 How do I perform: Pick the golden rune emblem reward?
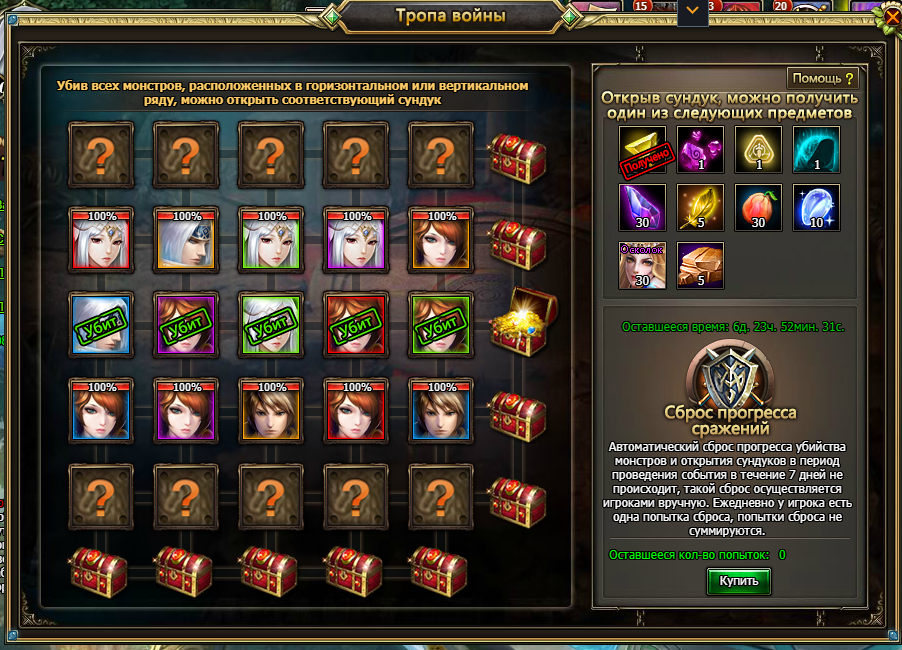tap(758, 150)
